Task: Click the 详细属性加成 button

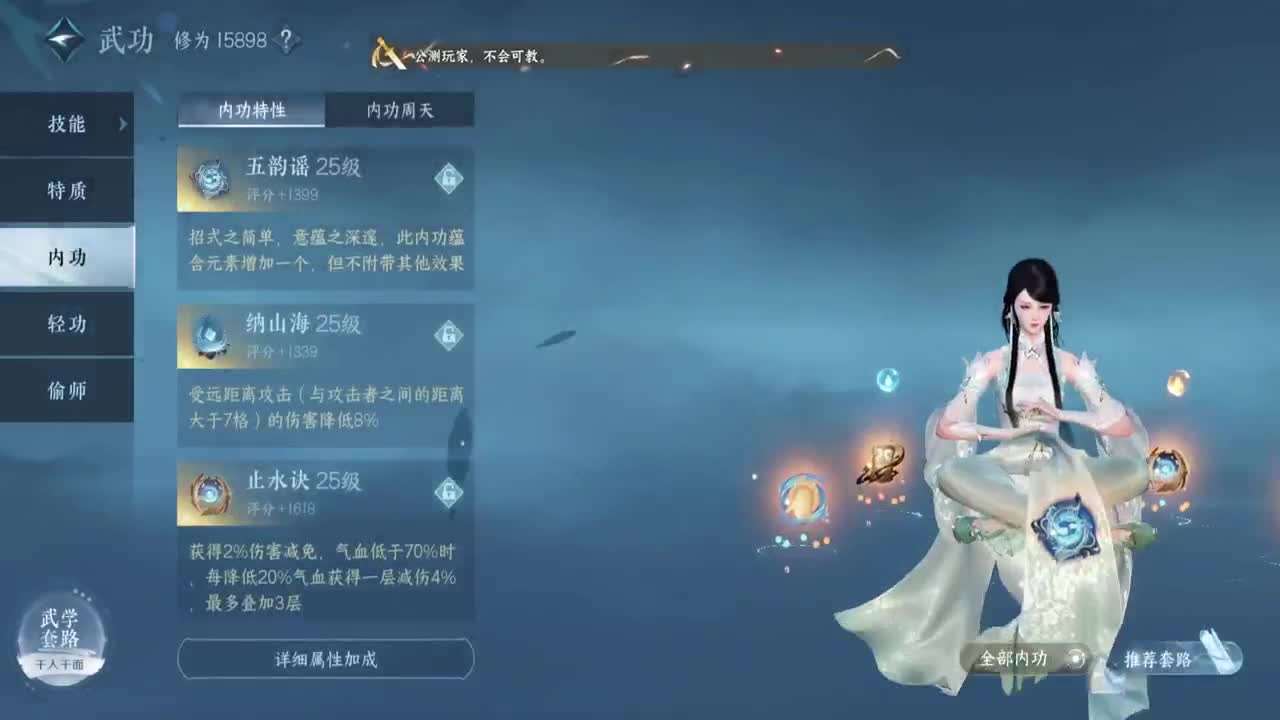Action: click(325, 659)
